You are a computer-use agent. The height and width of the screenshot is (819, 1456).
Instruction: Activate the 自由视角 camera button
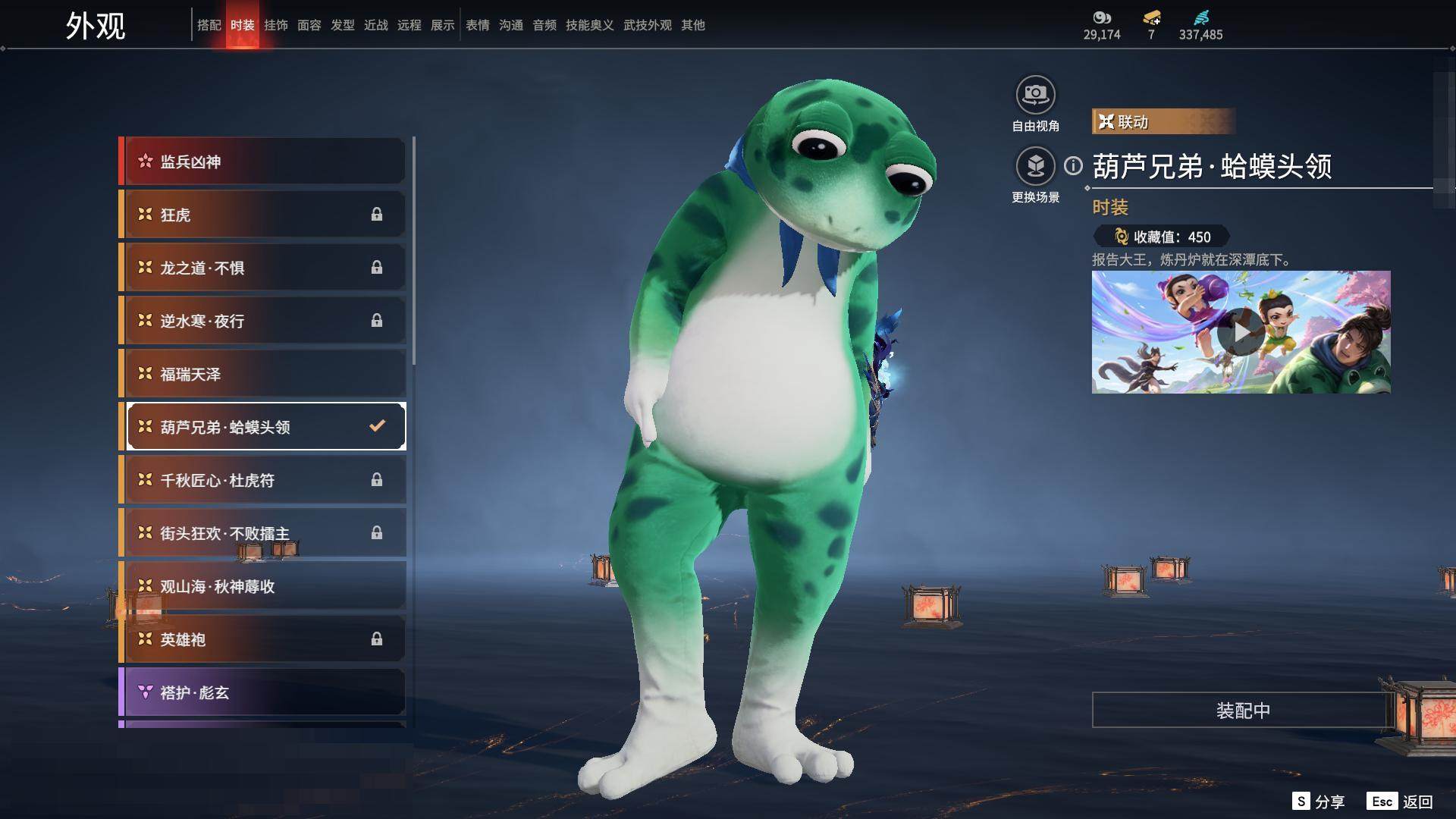tap(1035, 96)
